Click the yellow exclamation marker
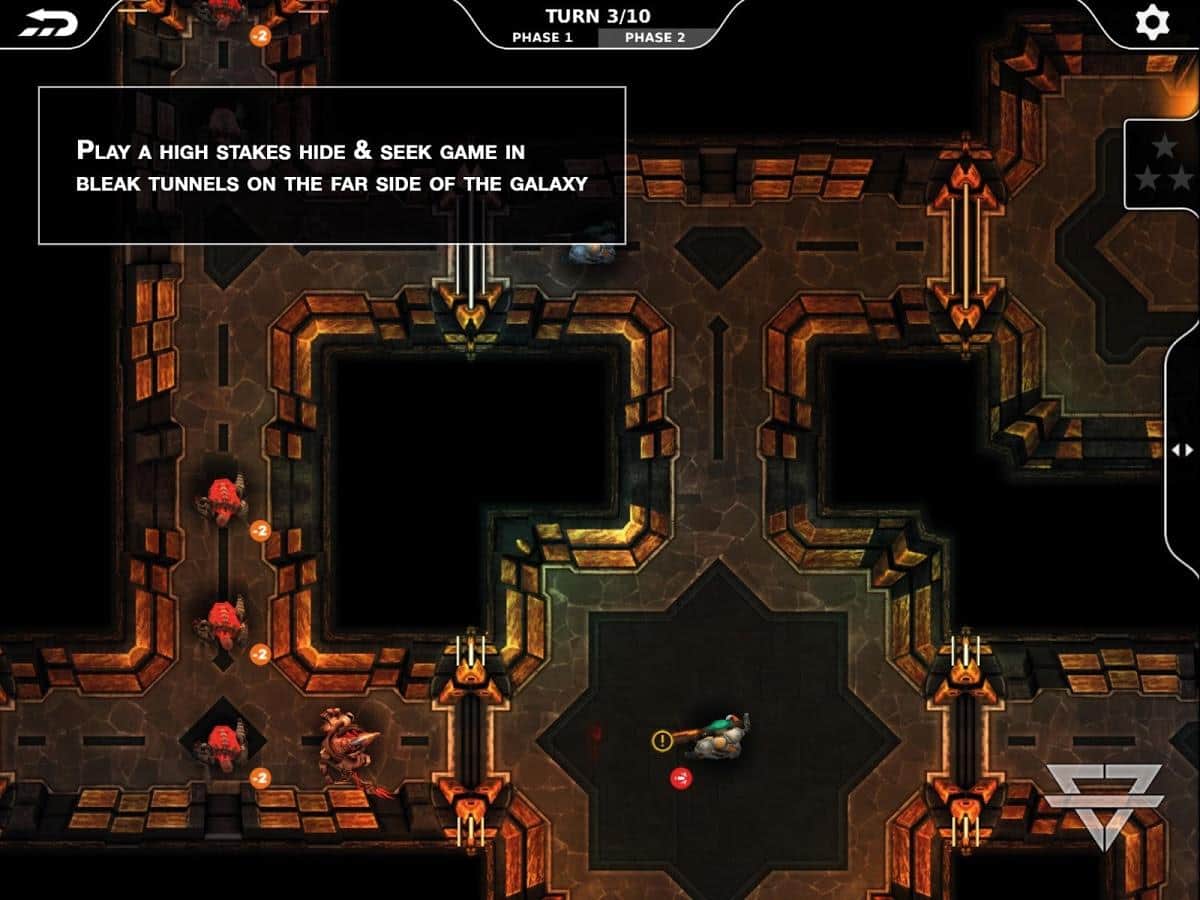1200x900 pixels. [x=662, y=741]
